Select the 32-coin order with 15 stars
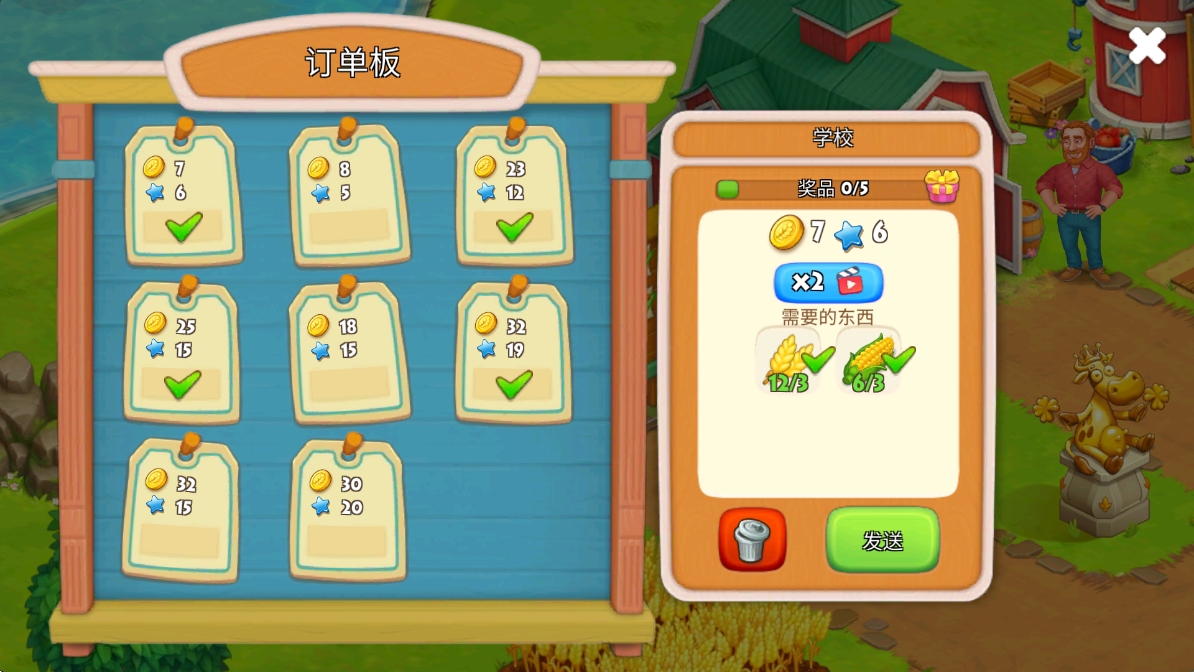The width and height of the screenshot is (1194, 672). [181, 510]
